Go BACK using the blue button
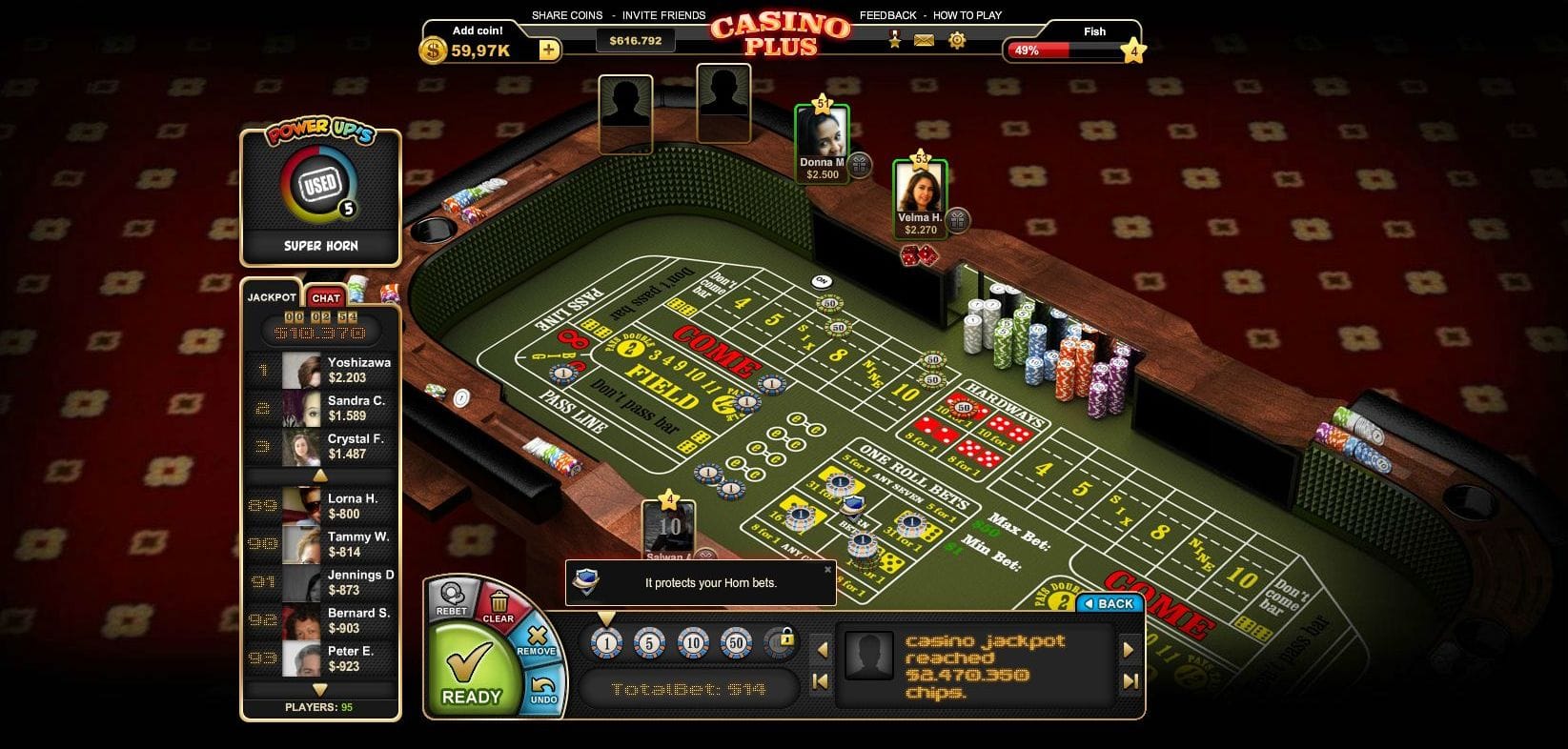 1109,603
